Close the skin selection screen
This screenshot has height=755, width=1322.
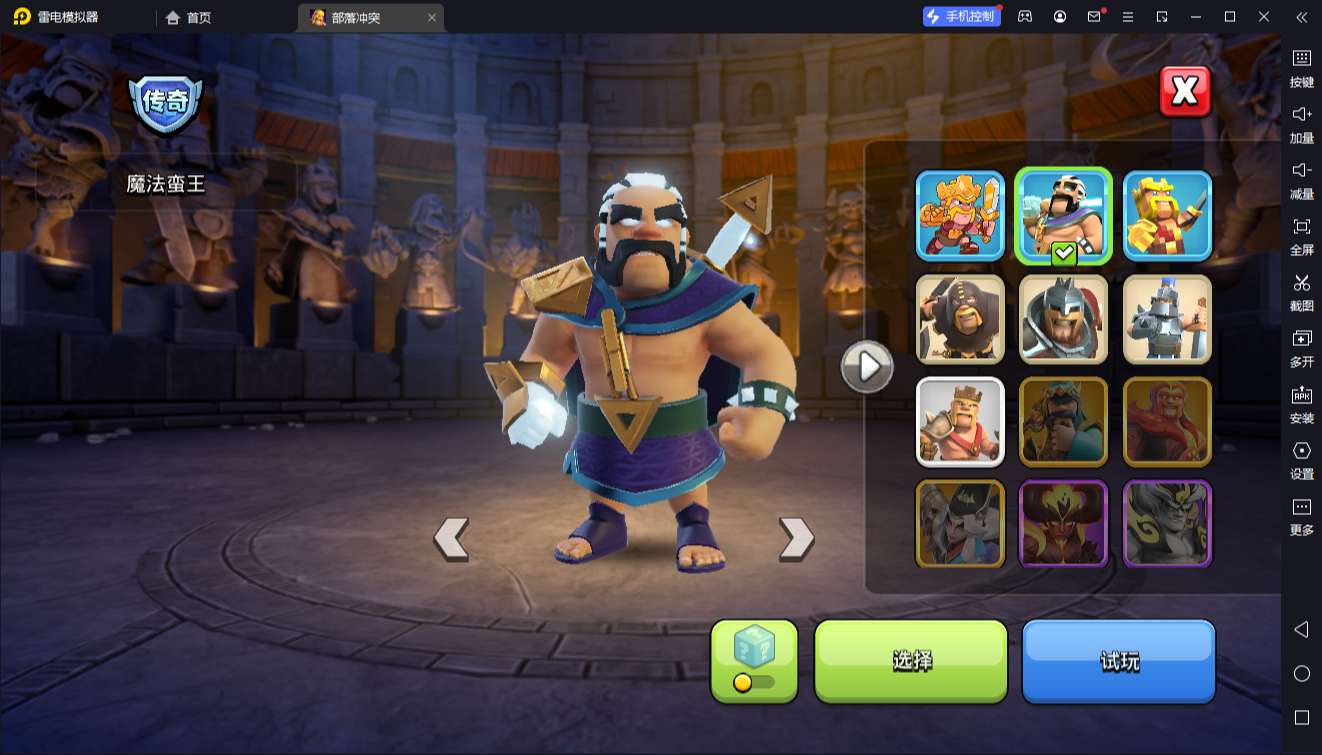click(1185, 92)
